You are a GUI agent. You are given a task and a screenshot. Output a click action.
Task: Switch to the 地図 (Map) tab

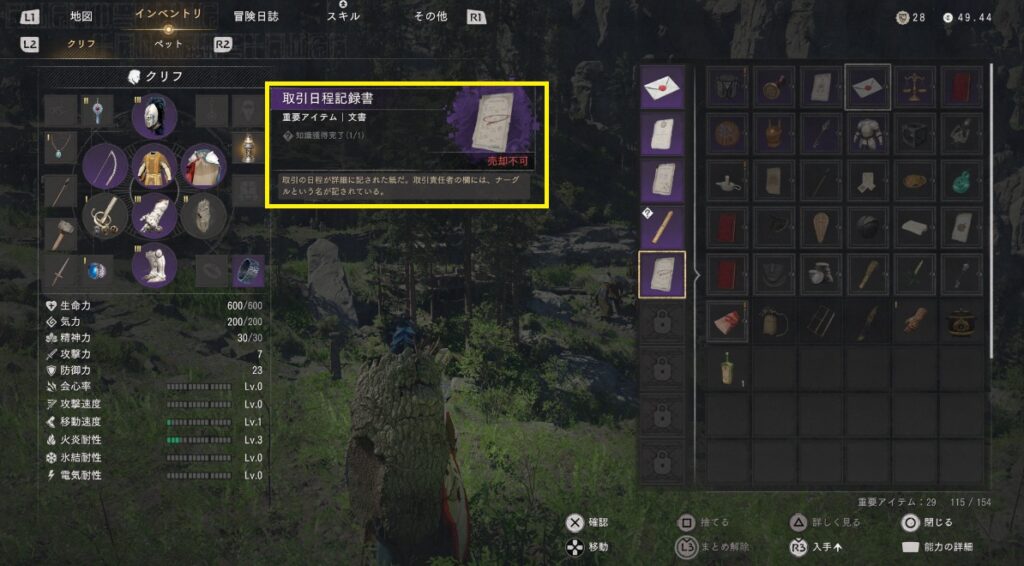82,17
